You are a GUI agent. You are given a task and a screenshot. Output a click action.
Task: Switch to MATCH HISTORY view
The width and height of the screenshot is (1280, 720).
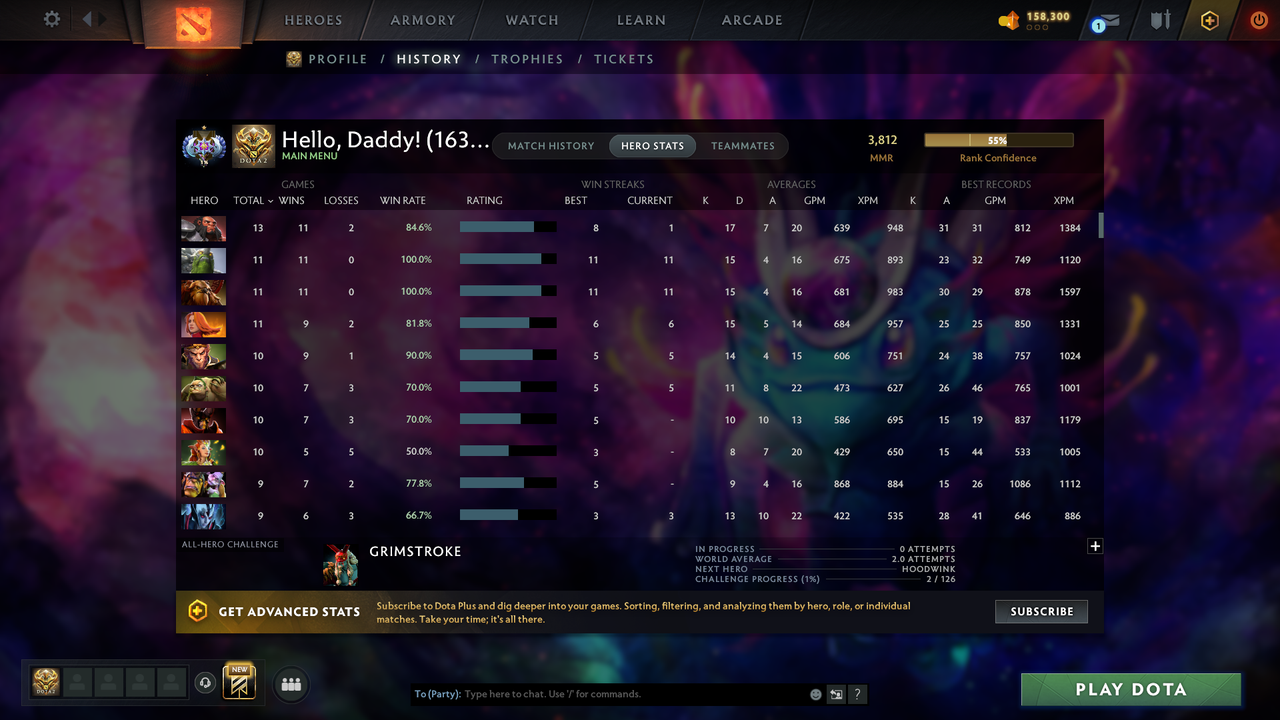click(x=551, y=145)
